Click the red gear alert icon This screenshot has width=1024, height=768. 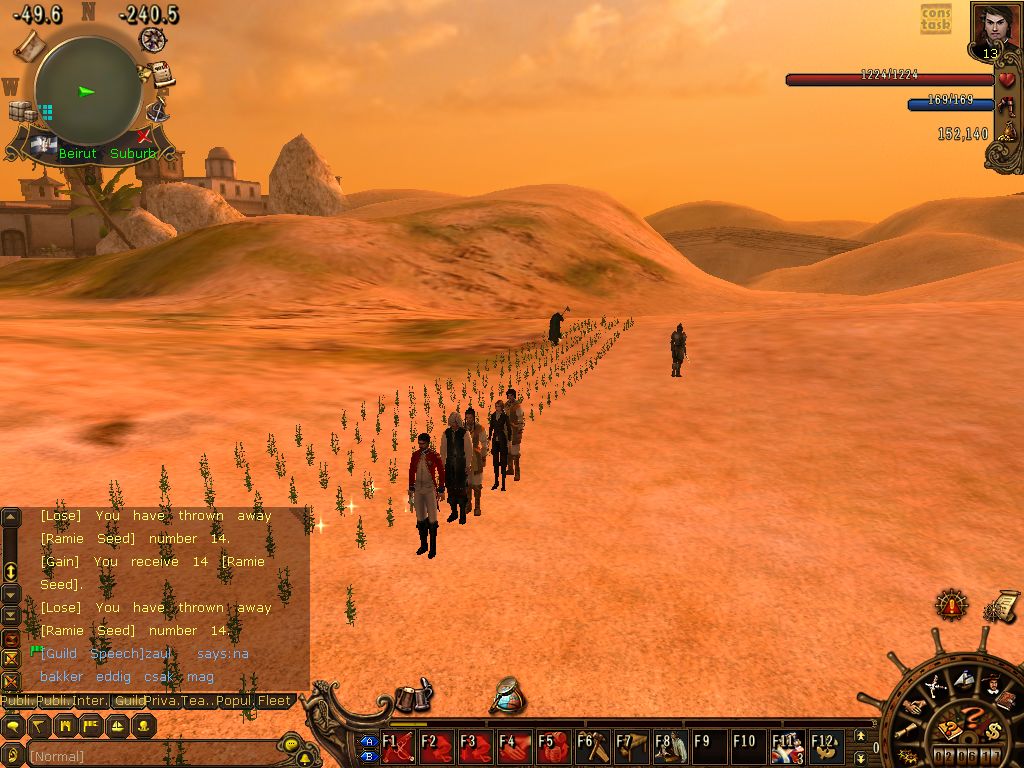pyautogui.click(x=951, y=604)
